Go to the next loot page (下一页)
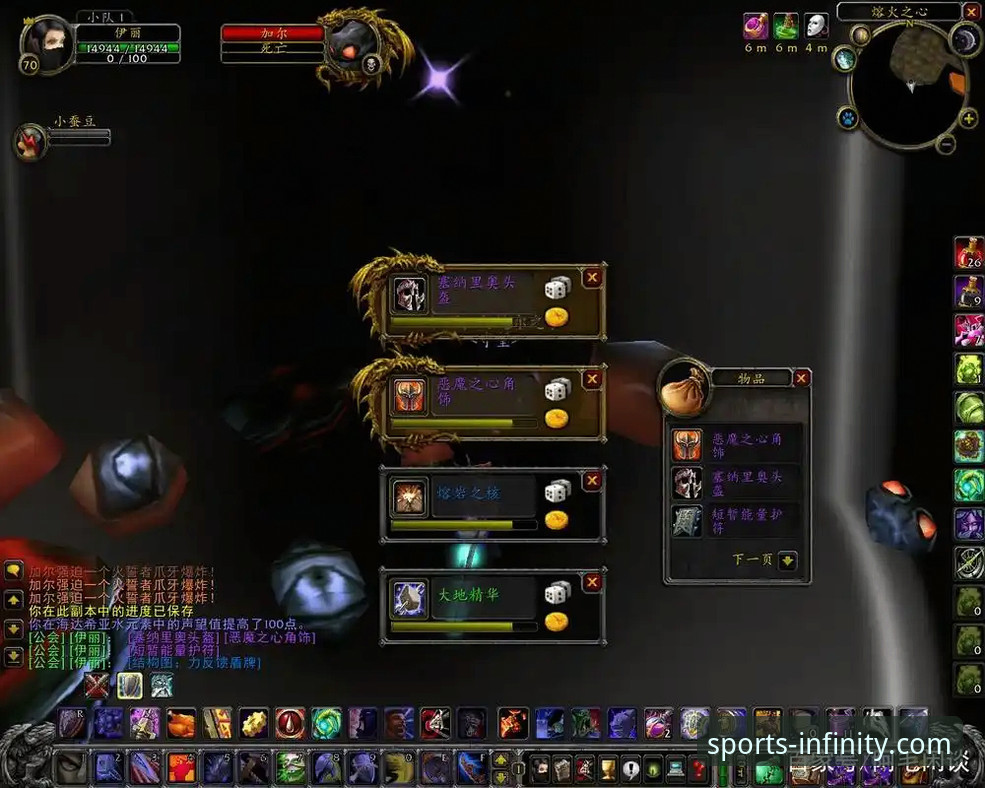Screen dimensions: 985x788 click(x=788, y=560)
